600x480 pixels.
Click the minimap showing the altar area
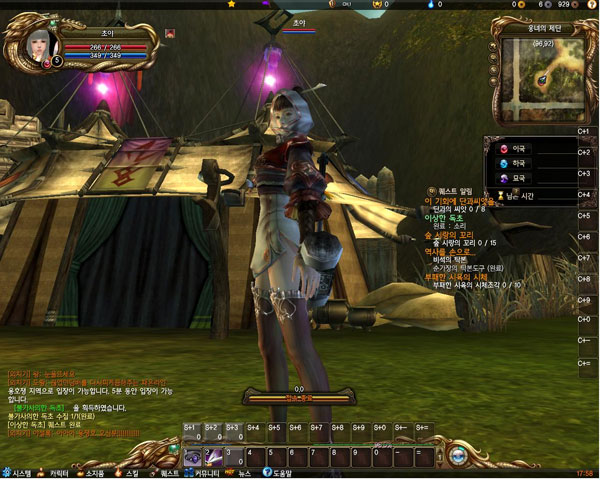pyautogui.click(x=539, y=77)
